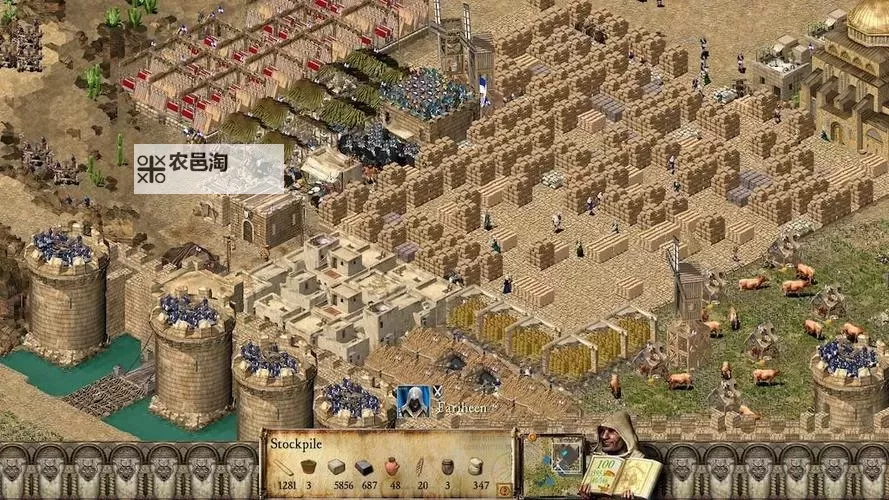Click the Farheen player portrait
The width and height of the screenshot is (889, 500).
tap(412, 401)
